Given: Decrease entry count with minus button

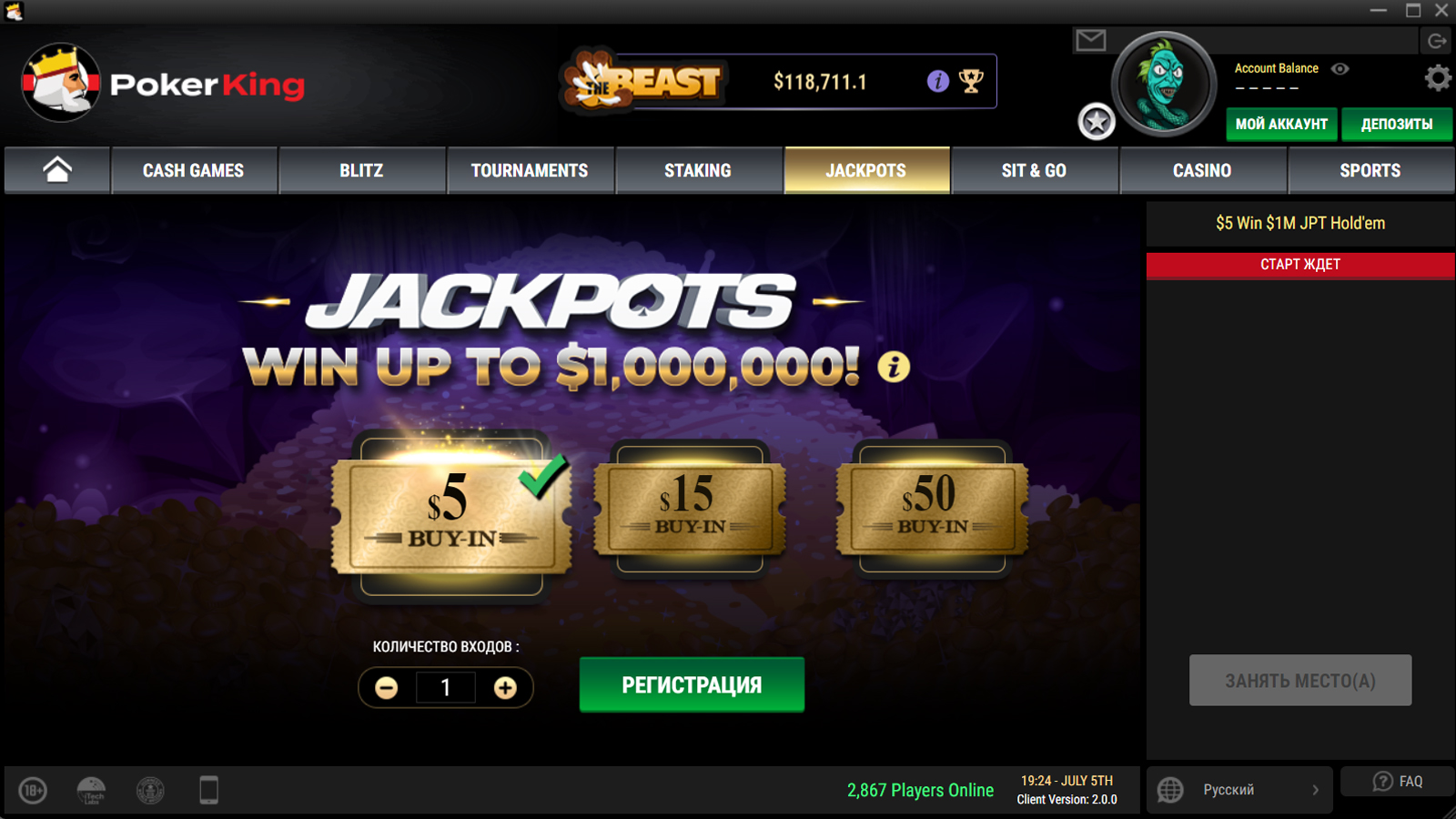Looking at the screenshot, I should coord(387,688).
